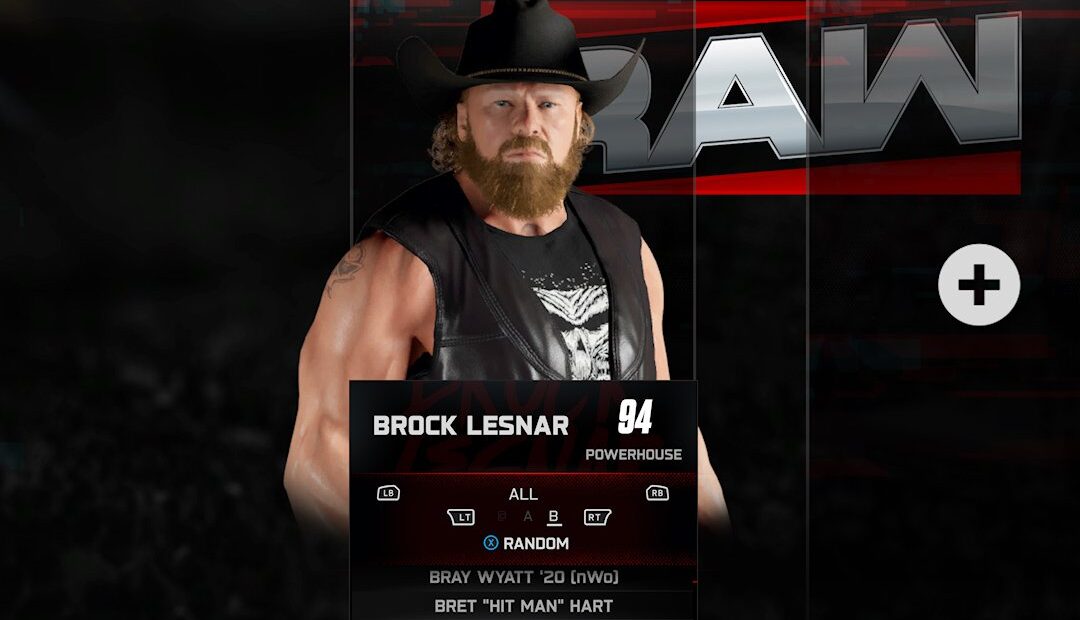Choose Bret "Hit Man" Hart in the list
The image size is (1080, 620).
(523, 606)
